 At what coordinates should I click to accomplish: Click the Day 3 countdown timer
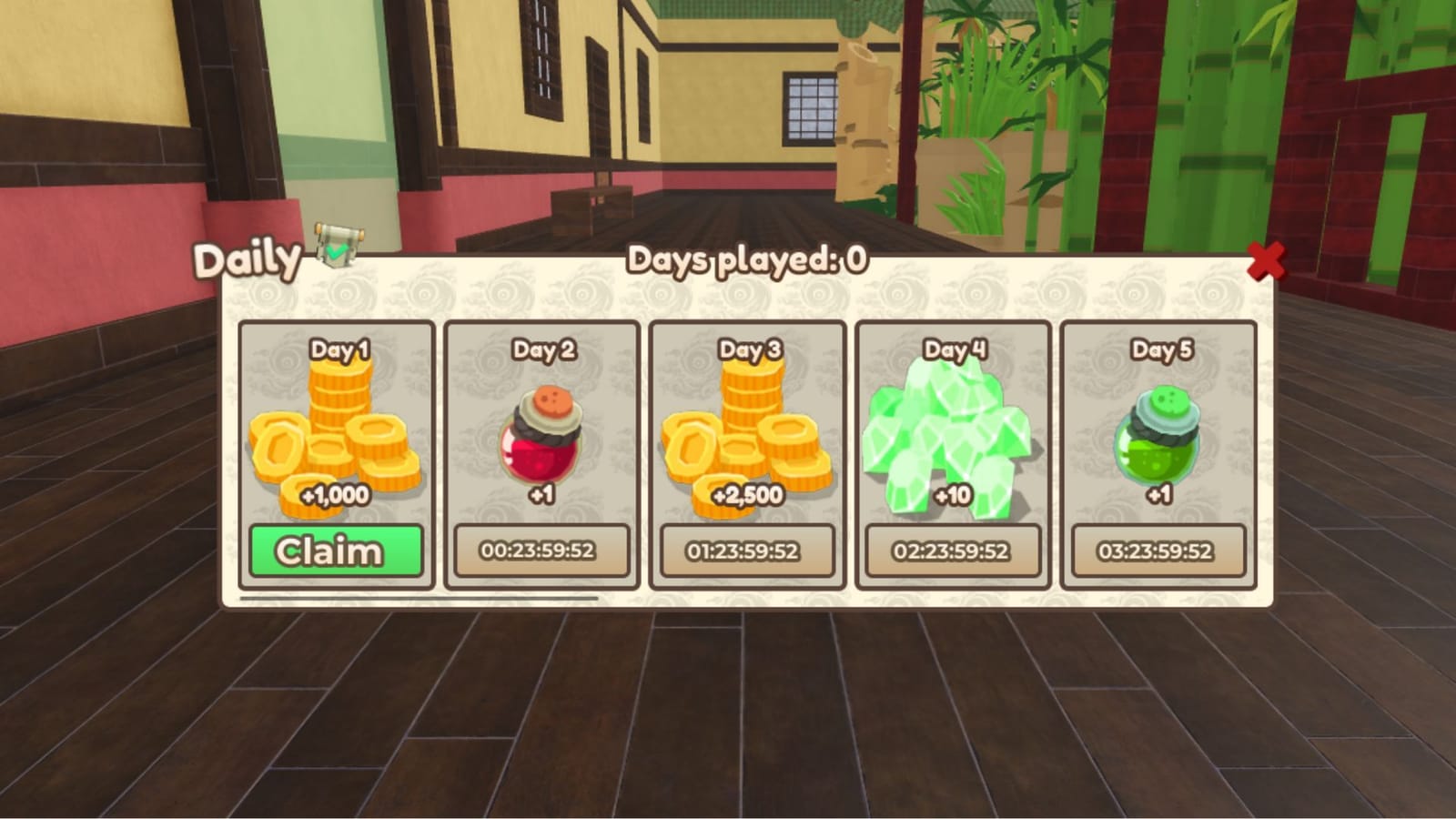click(x=747, y=550)
